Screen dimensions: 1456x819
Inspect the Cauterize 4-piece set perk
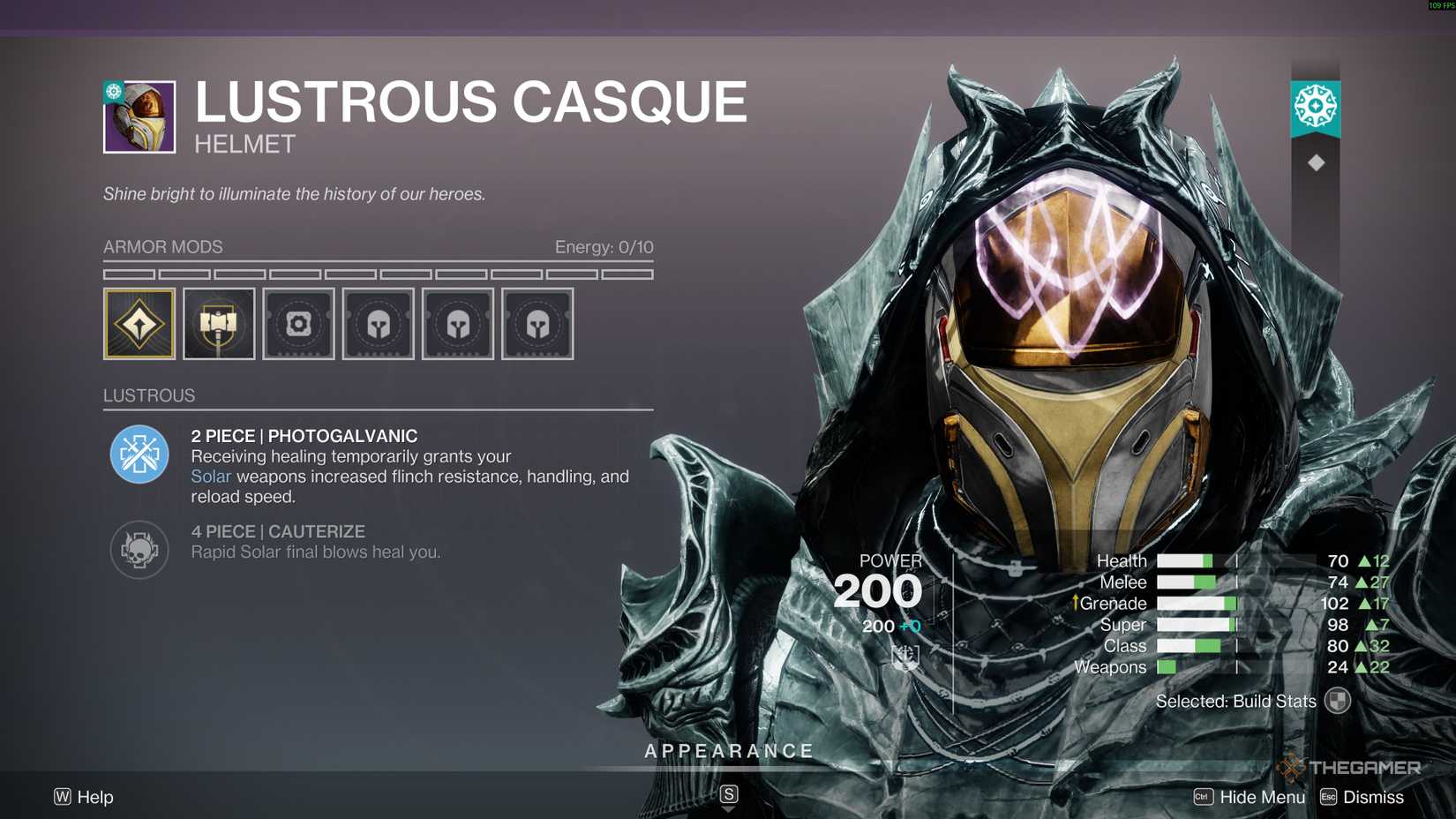pyautogui.click(x=139, y=550)
